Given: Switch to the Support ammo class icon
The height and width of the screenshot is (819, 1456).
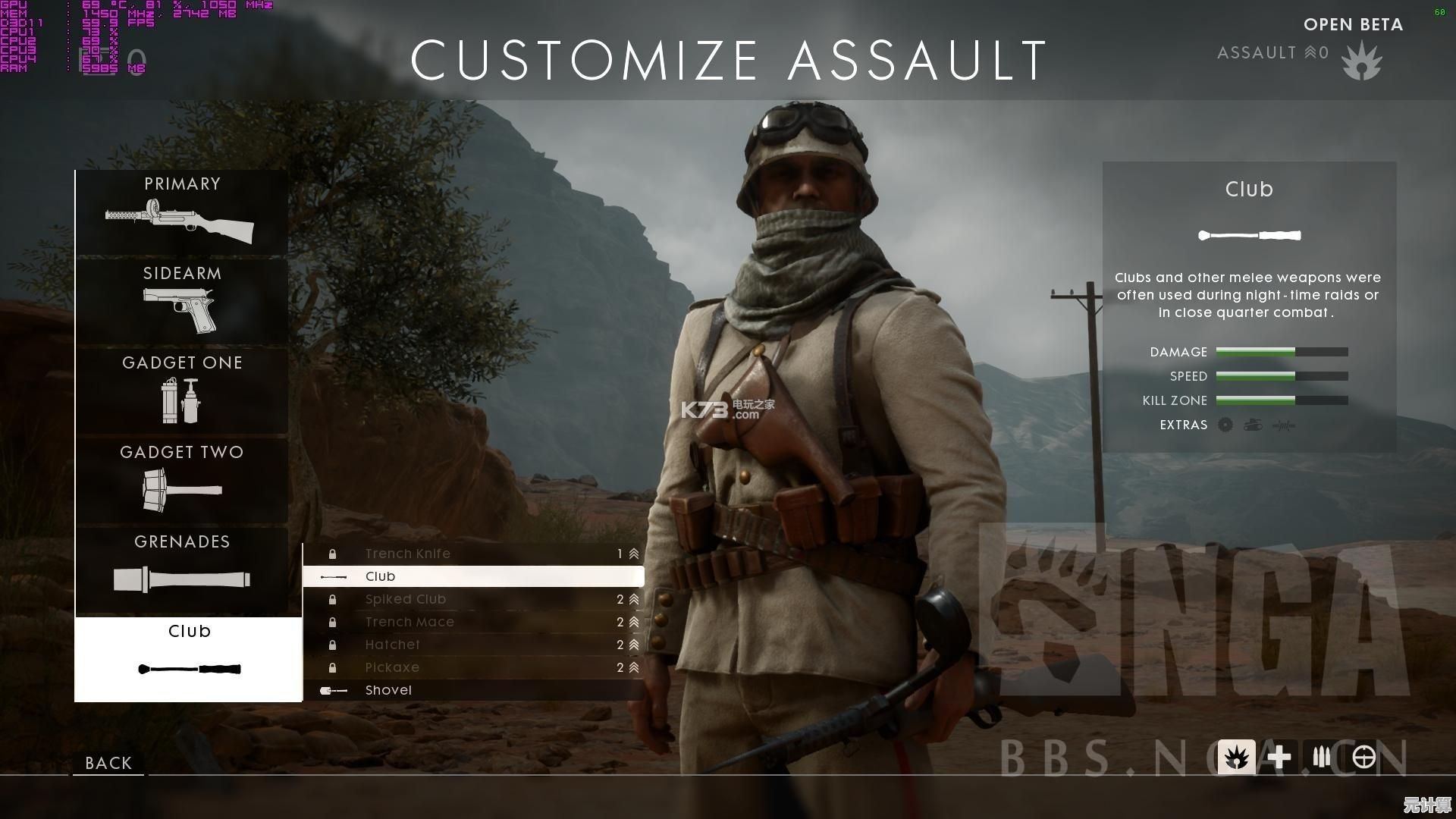Looking at the screenshot, I should (x=1321, y=757).
